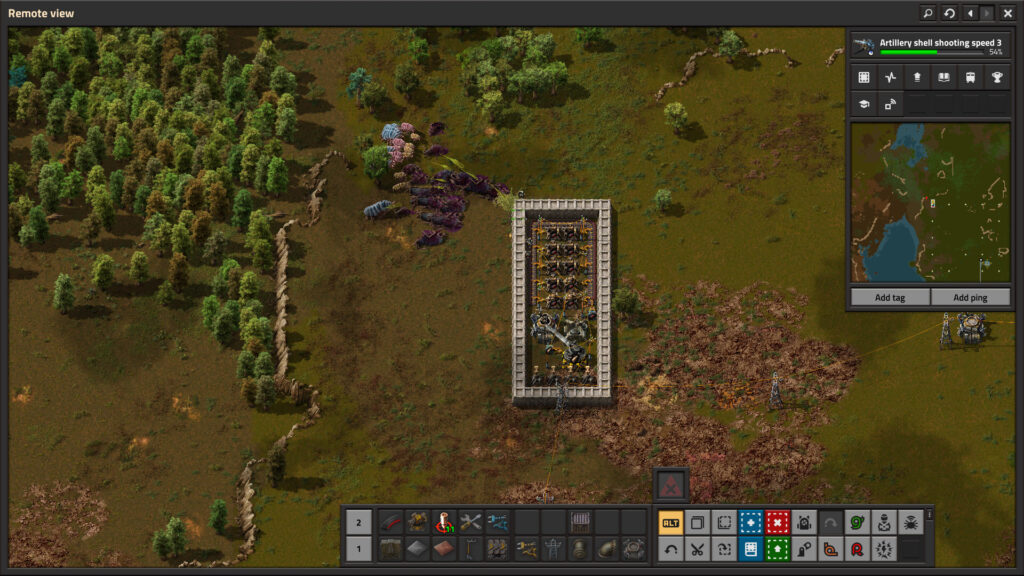Click the undo arrow shortcut
The image size is (1024, 576).
click(x=670, y=548)
